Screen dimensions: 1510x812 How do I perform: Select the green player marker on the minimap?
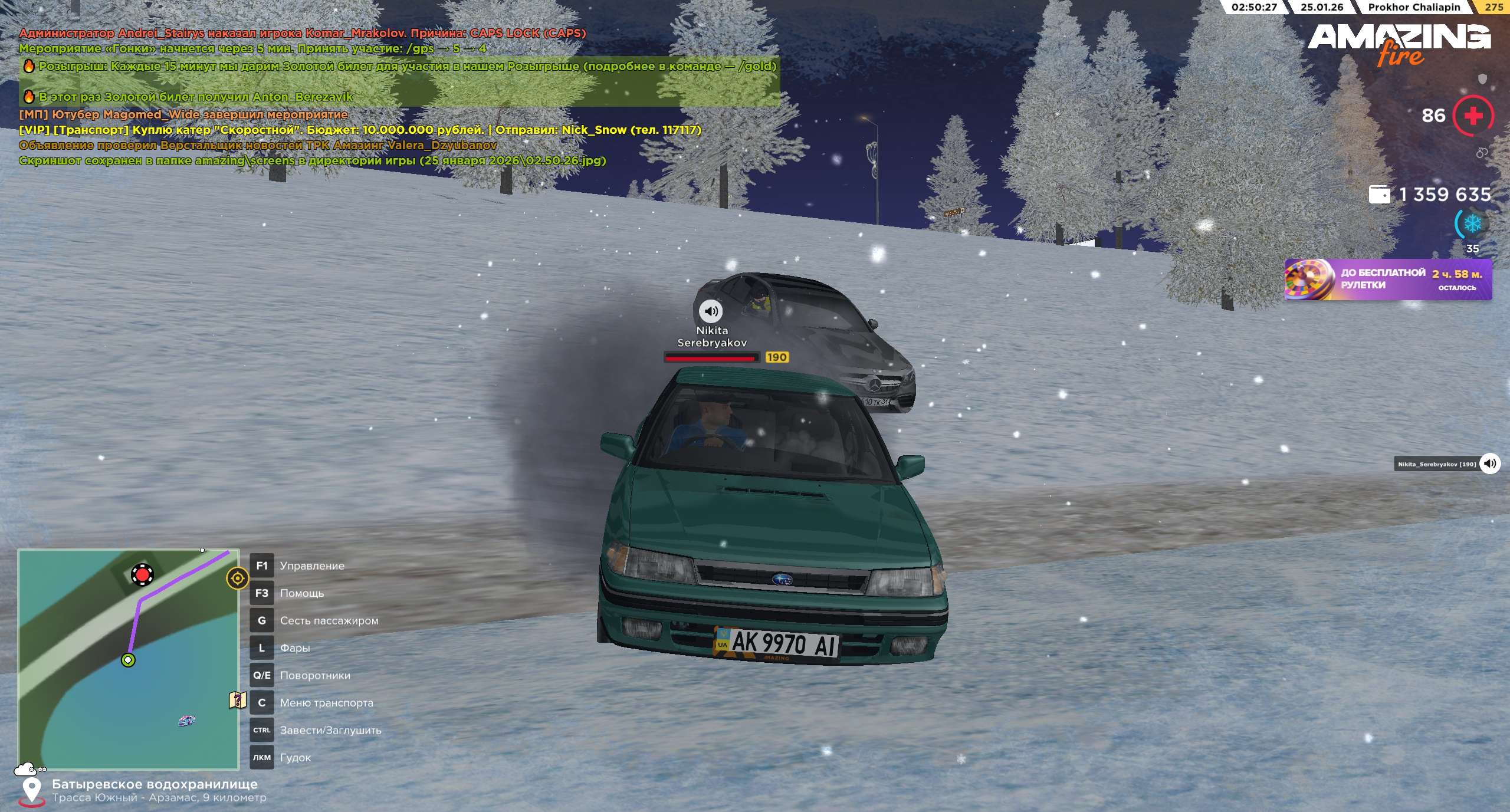coord(128,660)
